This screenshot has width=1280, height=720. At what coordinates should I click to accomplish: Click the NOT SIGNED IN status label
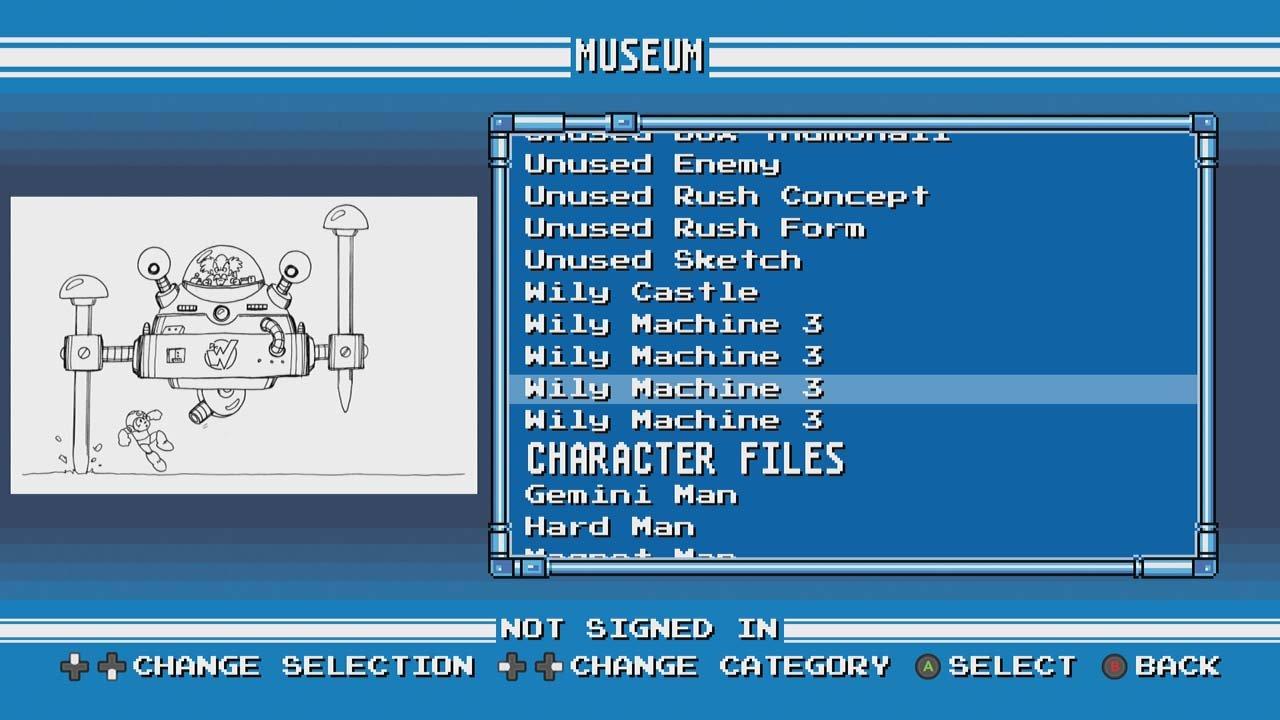point(640,628)
